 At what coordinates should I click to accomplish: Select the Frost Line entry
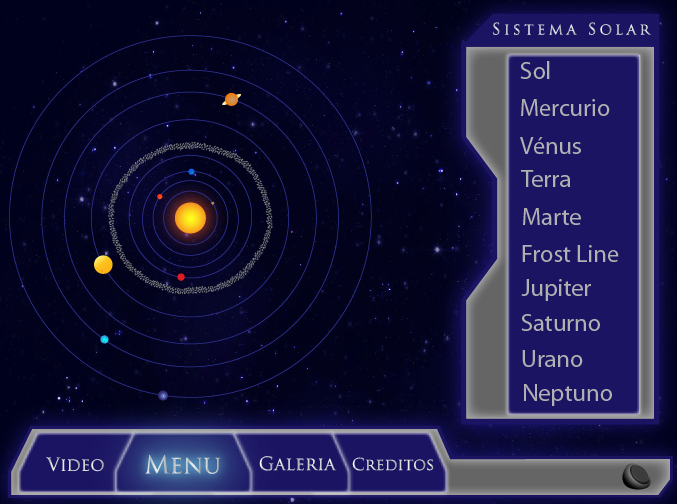click(570, 254)
